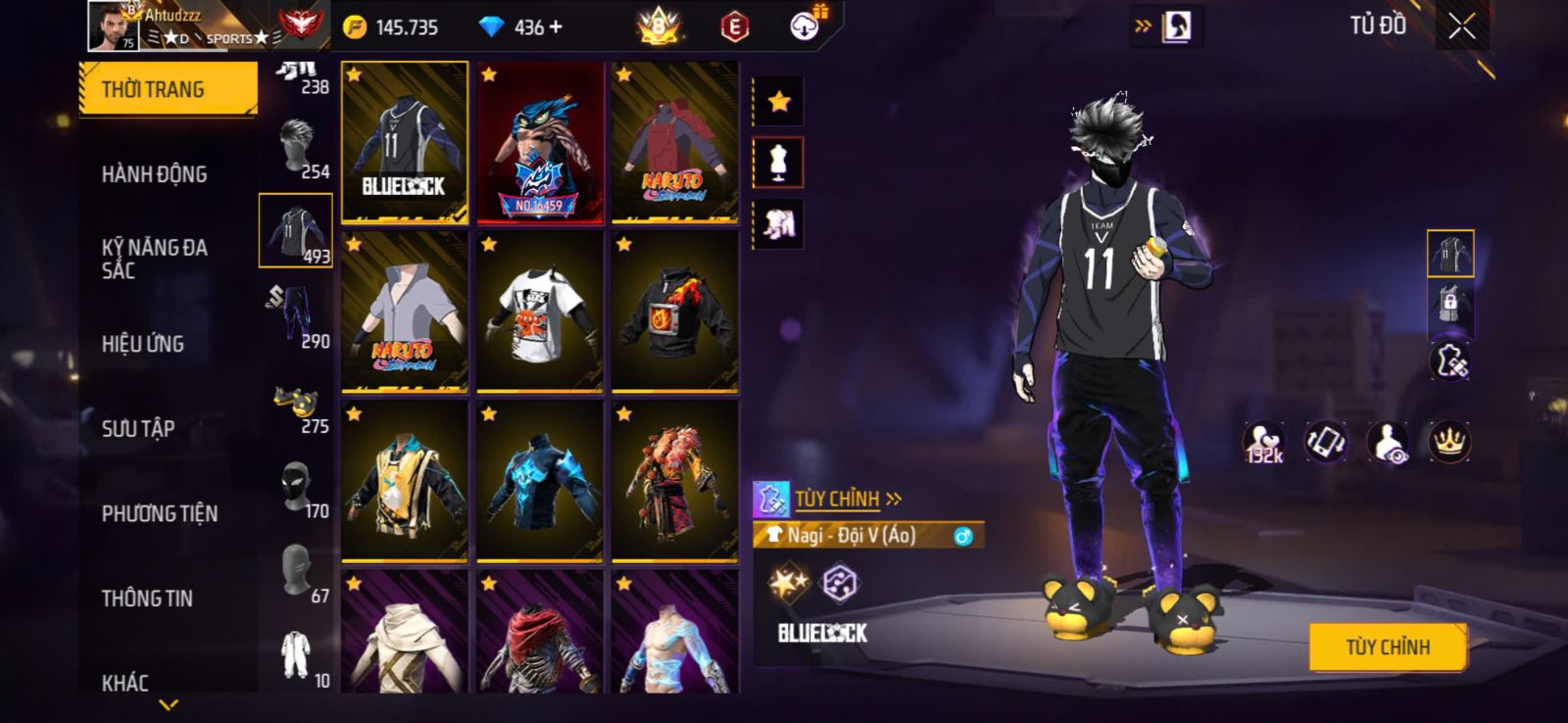This screenshot has height=723, width=1568.
Task: Tap the diamond currency plus button
Action: 557,27
